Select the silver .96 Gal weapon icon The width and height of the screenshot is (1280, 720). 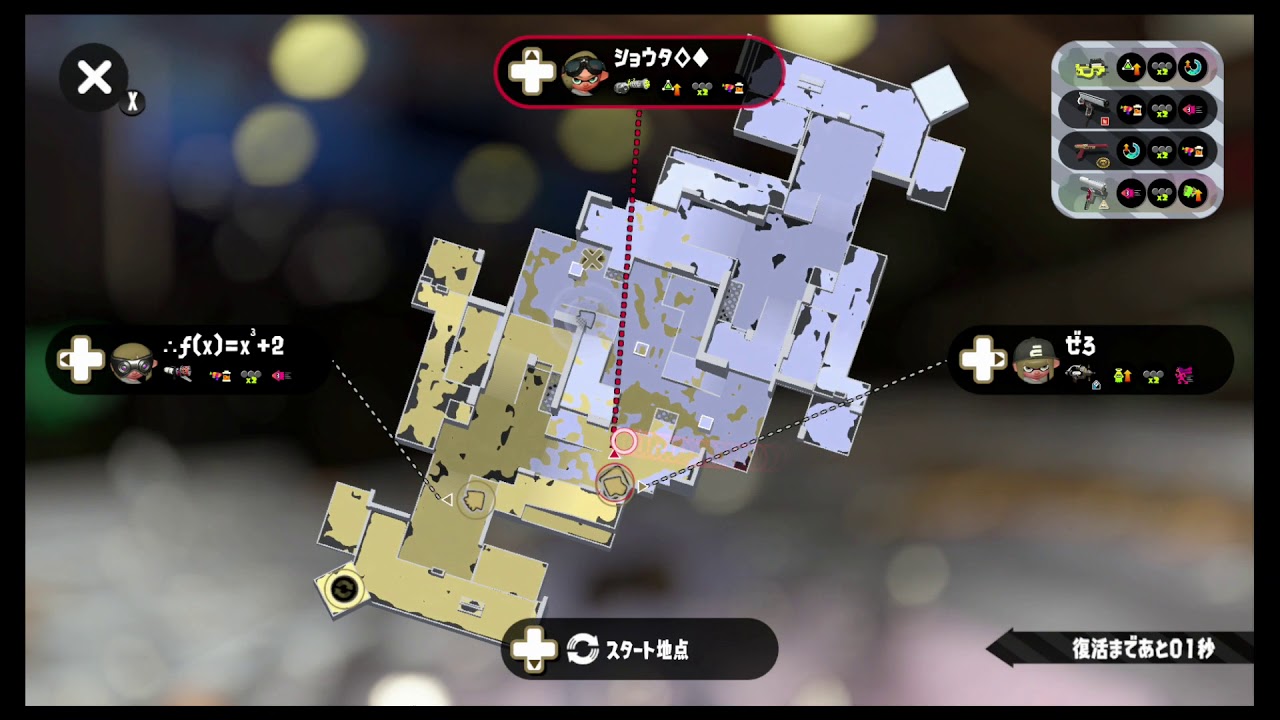click(x=1090, y=108)
